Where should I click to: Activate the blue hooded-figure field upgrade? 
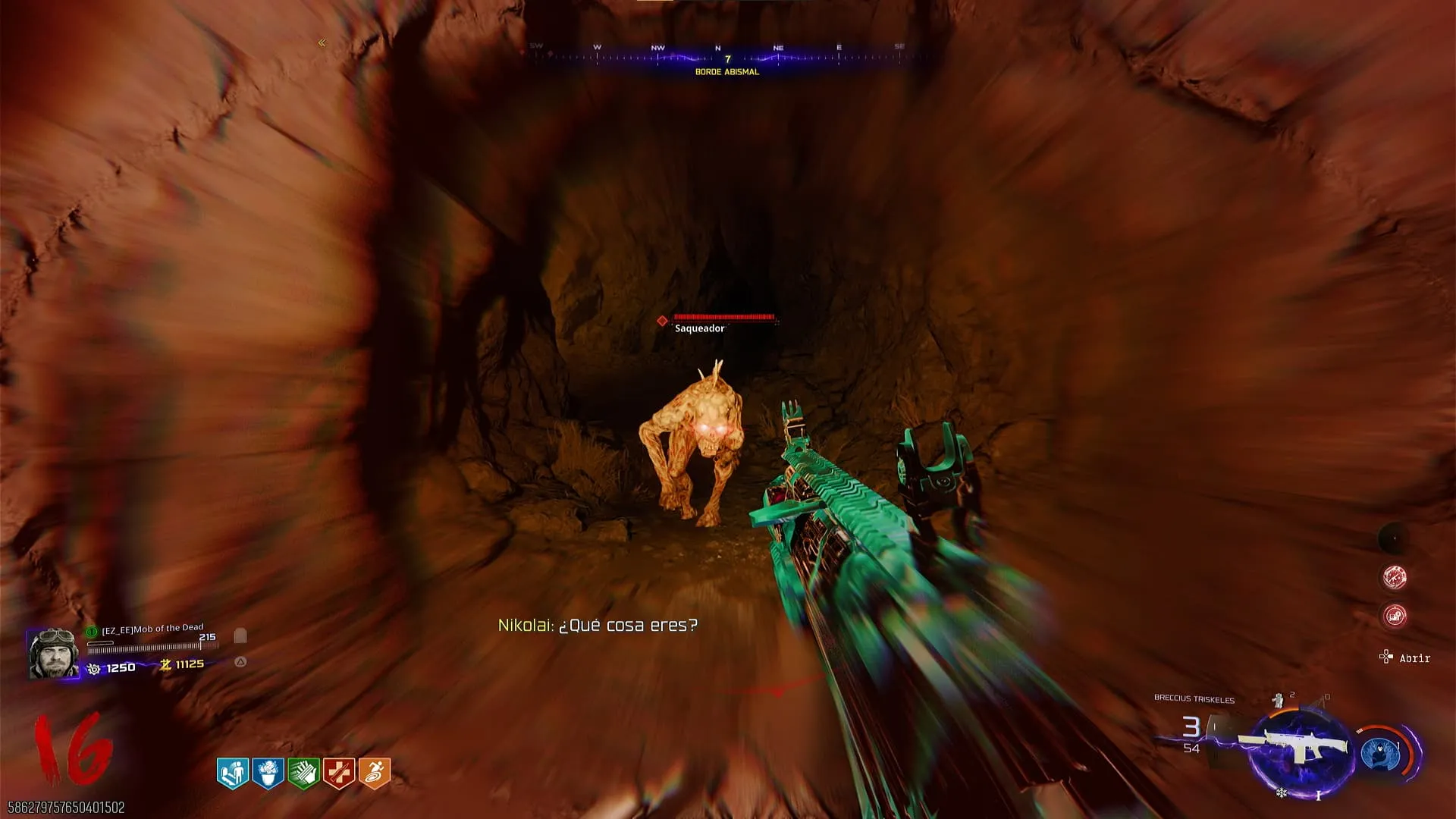[1382, 754]
